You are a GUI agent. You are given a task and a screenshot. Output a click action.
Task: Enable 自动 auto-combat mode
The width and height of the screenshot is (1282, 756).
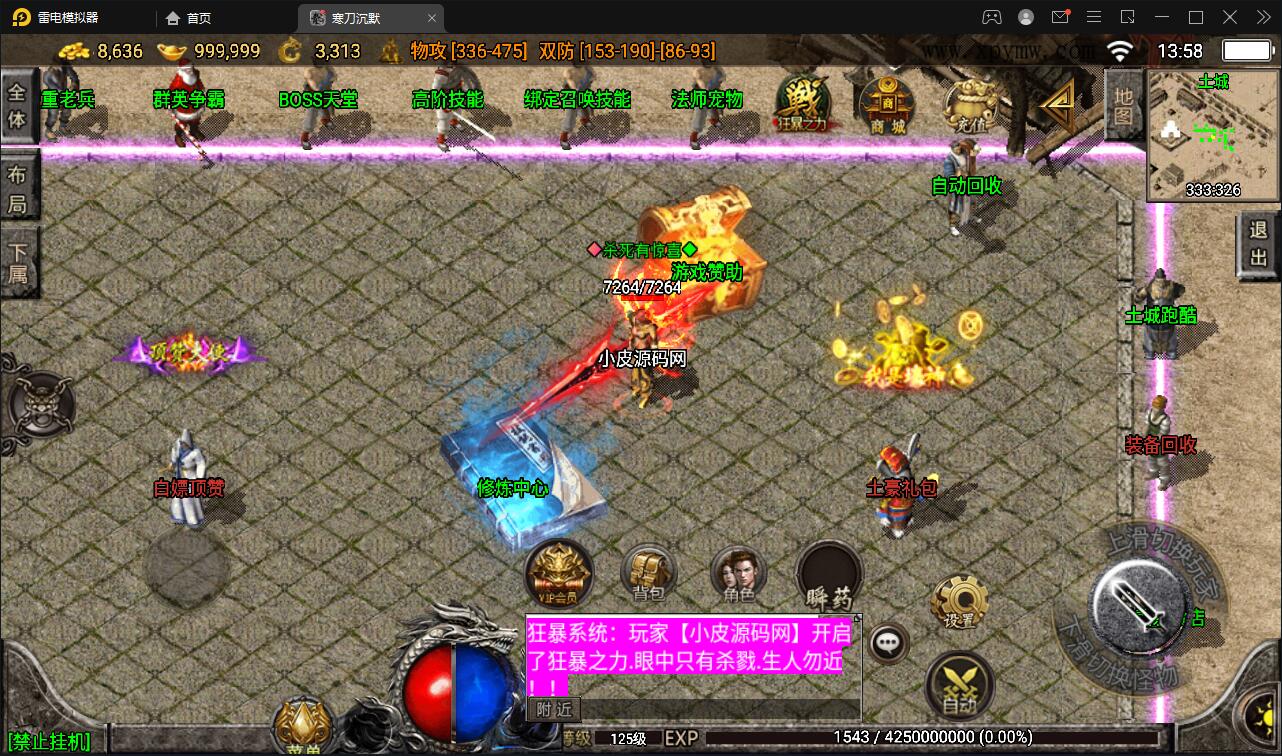point(962,685)
